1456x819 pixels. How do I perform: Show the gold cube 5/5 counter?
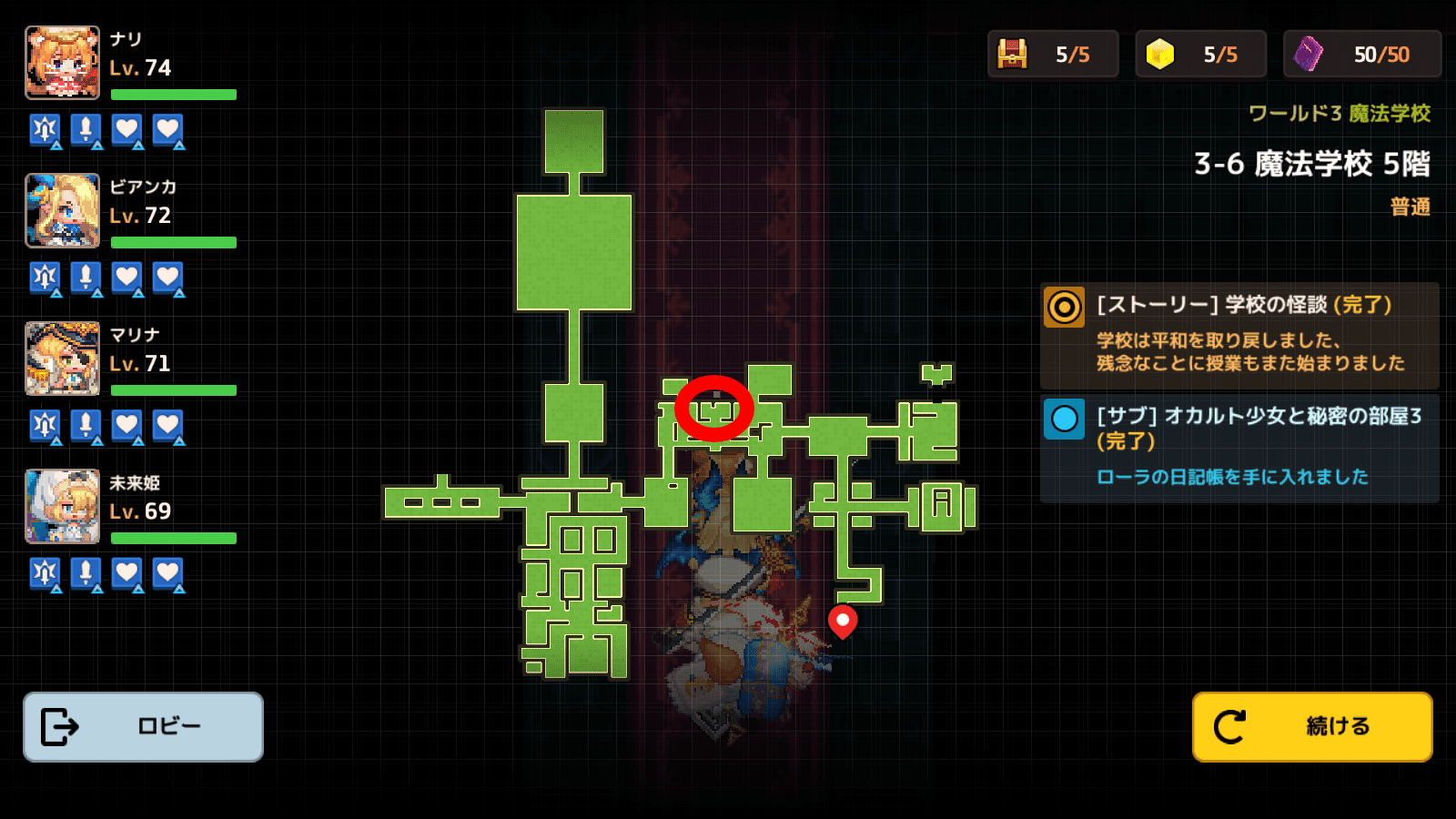(1200, 55)
